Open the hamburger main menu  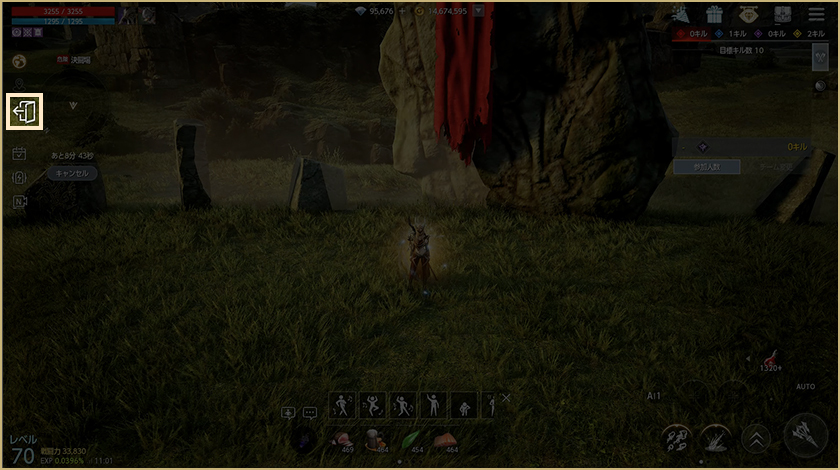(x=815, y=14)
